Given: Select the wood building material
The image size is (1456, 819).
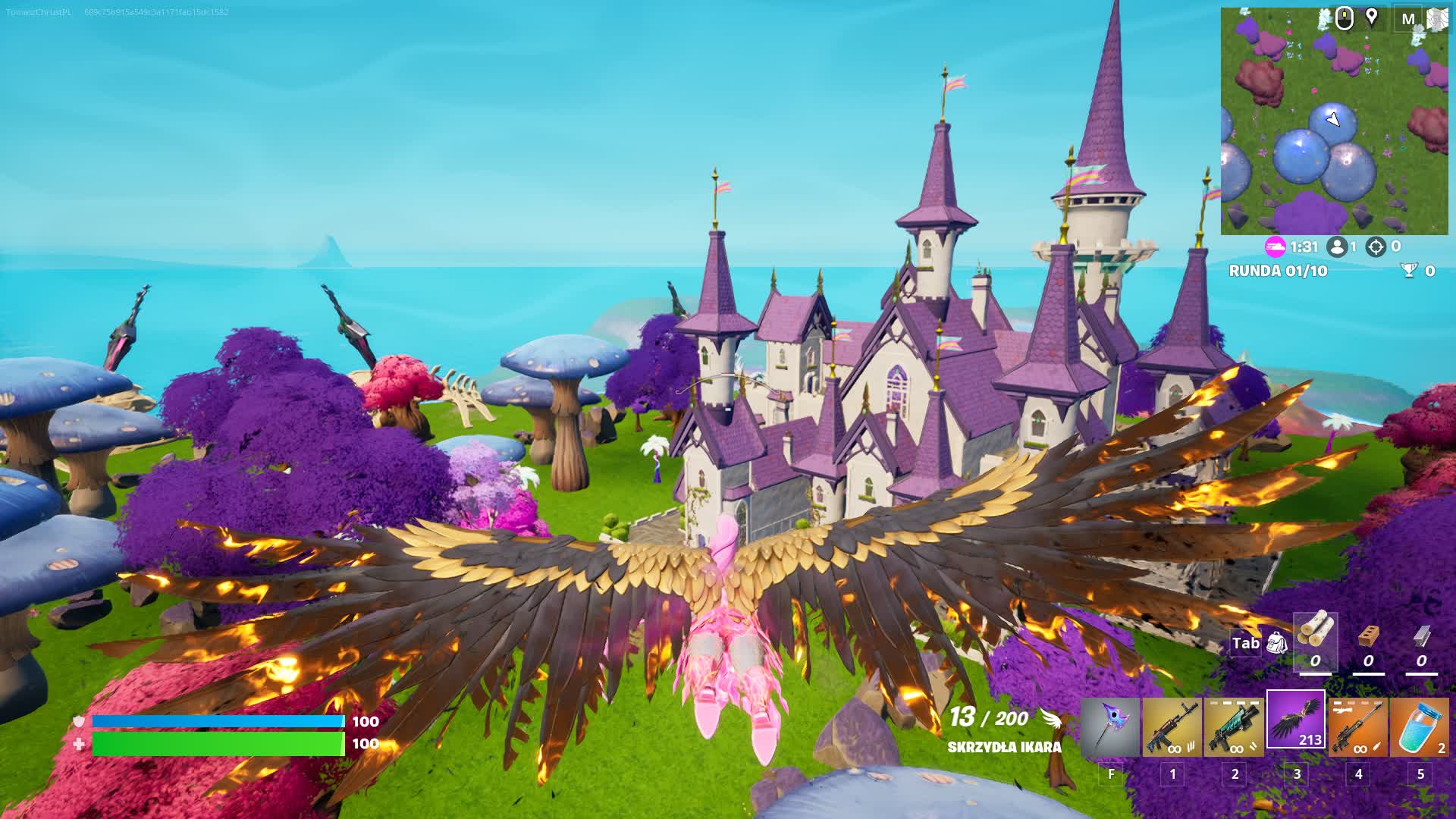Looking at the screenshot, I should point(1315,634).
